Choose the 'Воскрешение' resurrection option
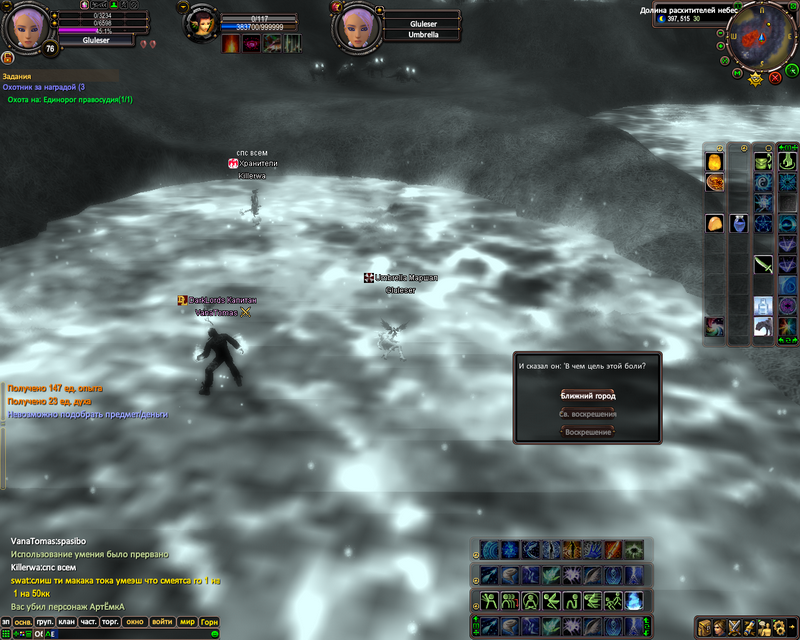Viewport: 800px width, 640px height. click(587, 431)
